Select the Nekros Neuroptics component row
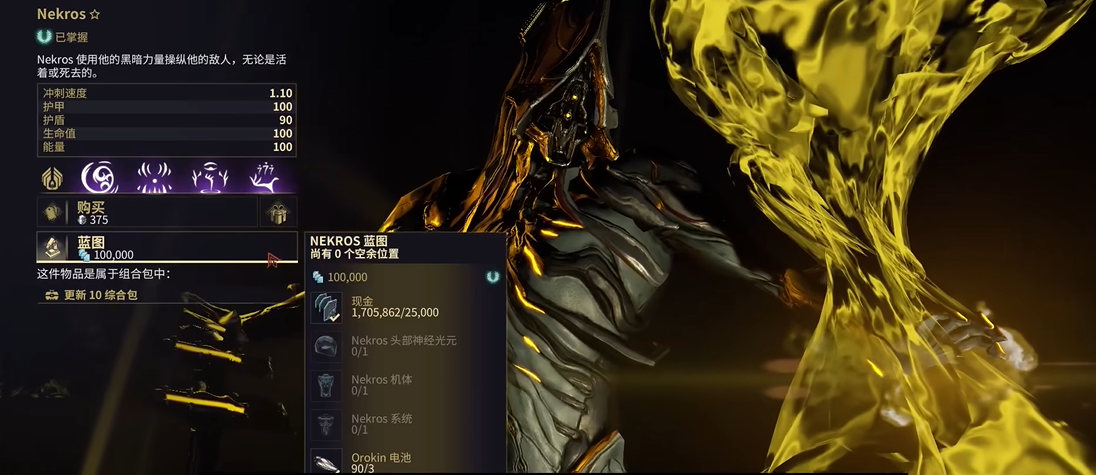The image size is (1096, 475). pos(405,346)
